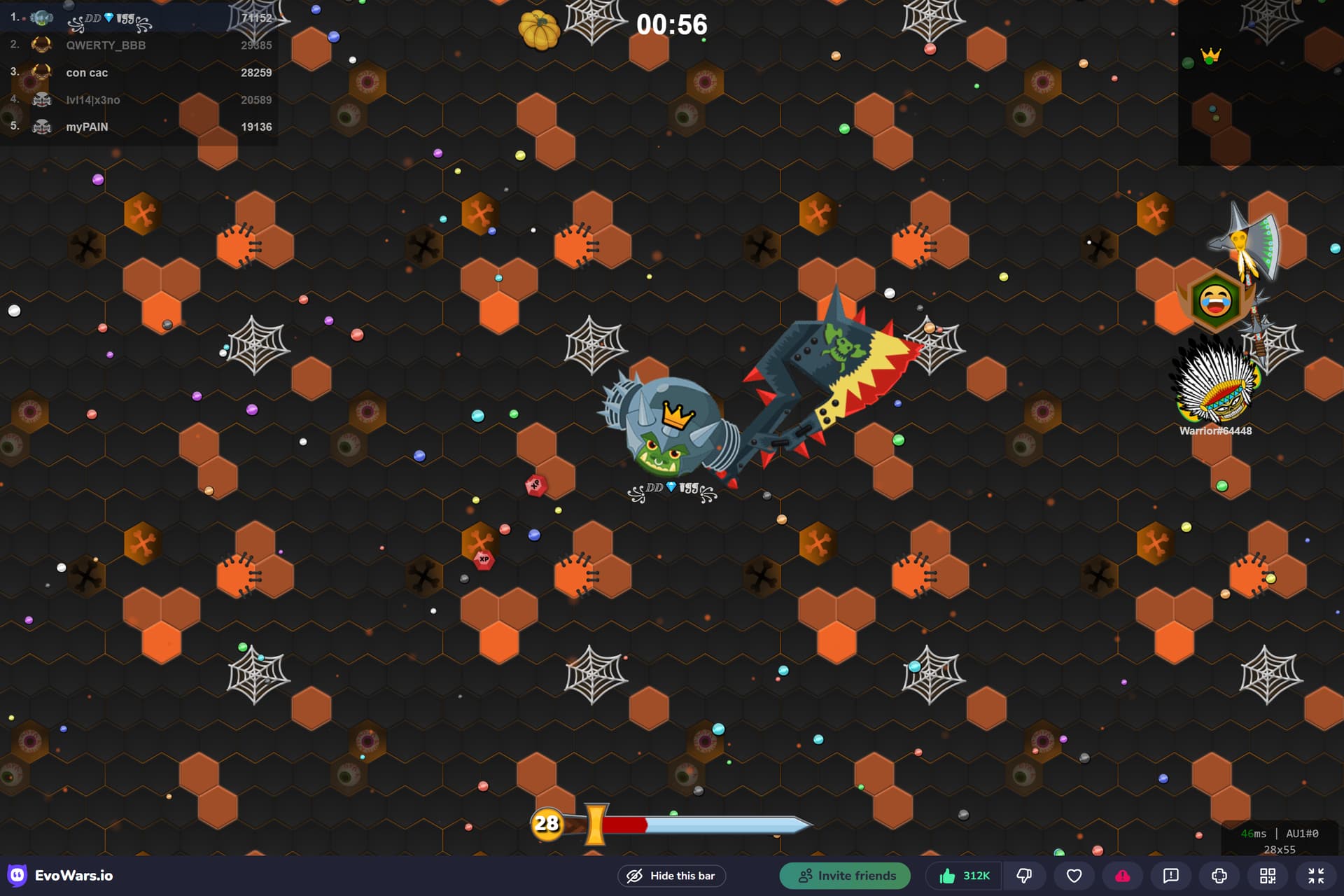This screenshot has height=896, width=1344.
Task: Exit fullscreen mode
Action: tap(1315, 876)
